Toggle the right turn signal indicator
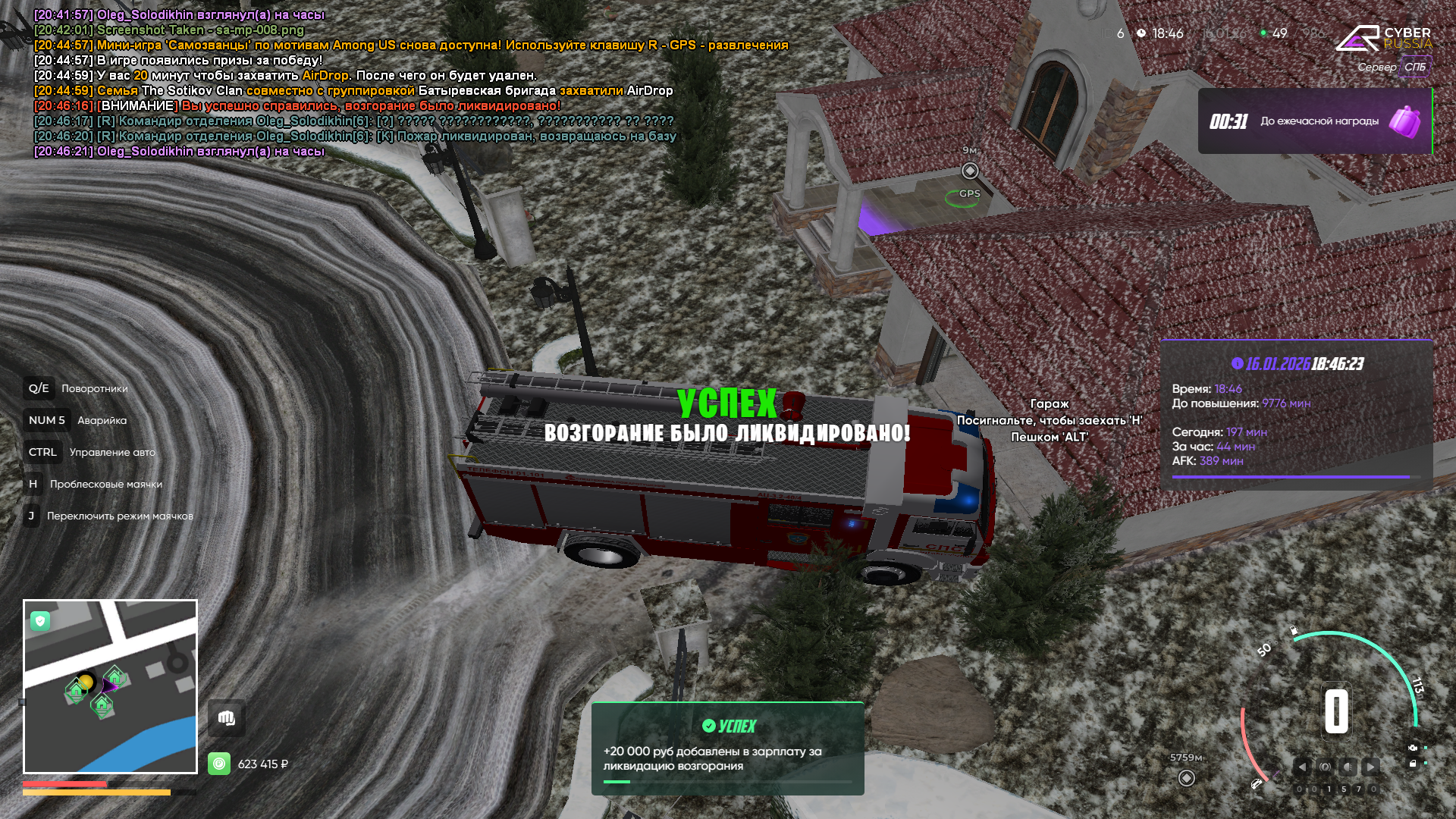This screenshot has width=1456, height=819. coord(1370,767)
